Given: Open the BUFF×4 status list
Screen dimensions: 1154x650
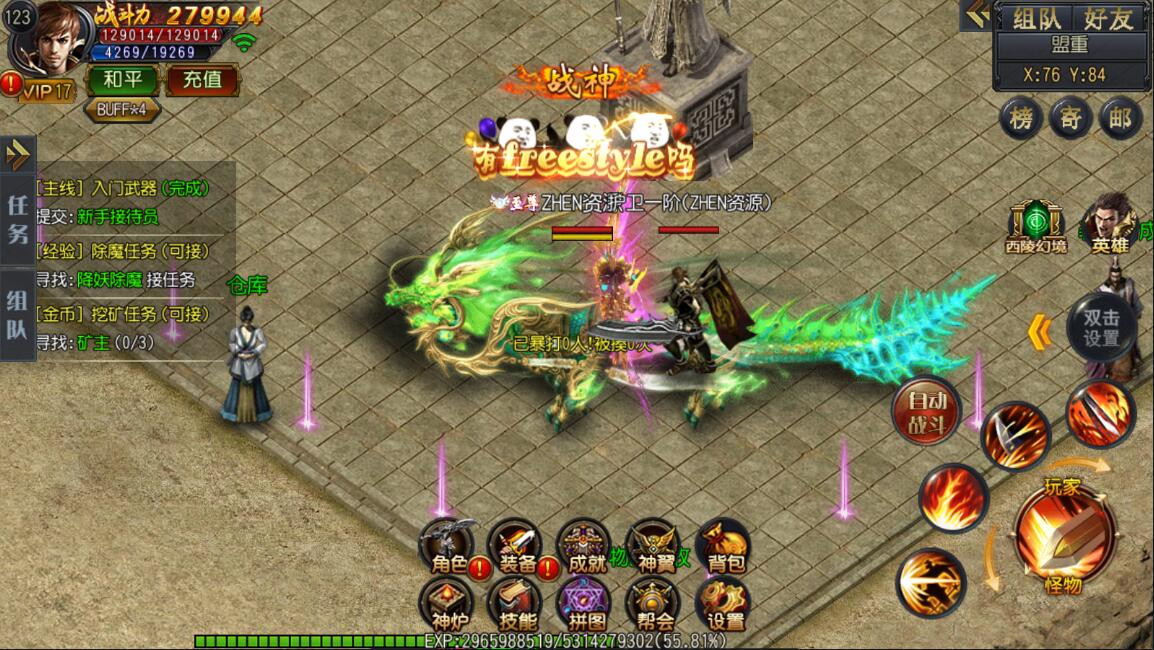Looking at the screenshot, I should pos(123,109).
